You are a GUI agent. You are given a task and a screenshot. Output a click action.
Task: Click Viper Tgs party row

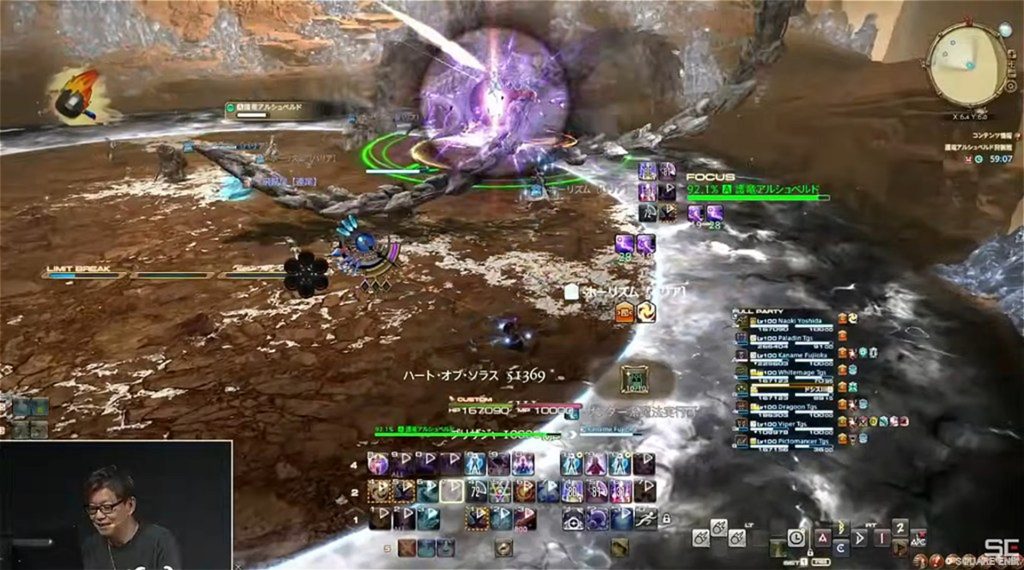point(790,423)
